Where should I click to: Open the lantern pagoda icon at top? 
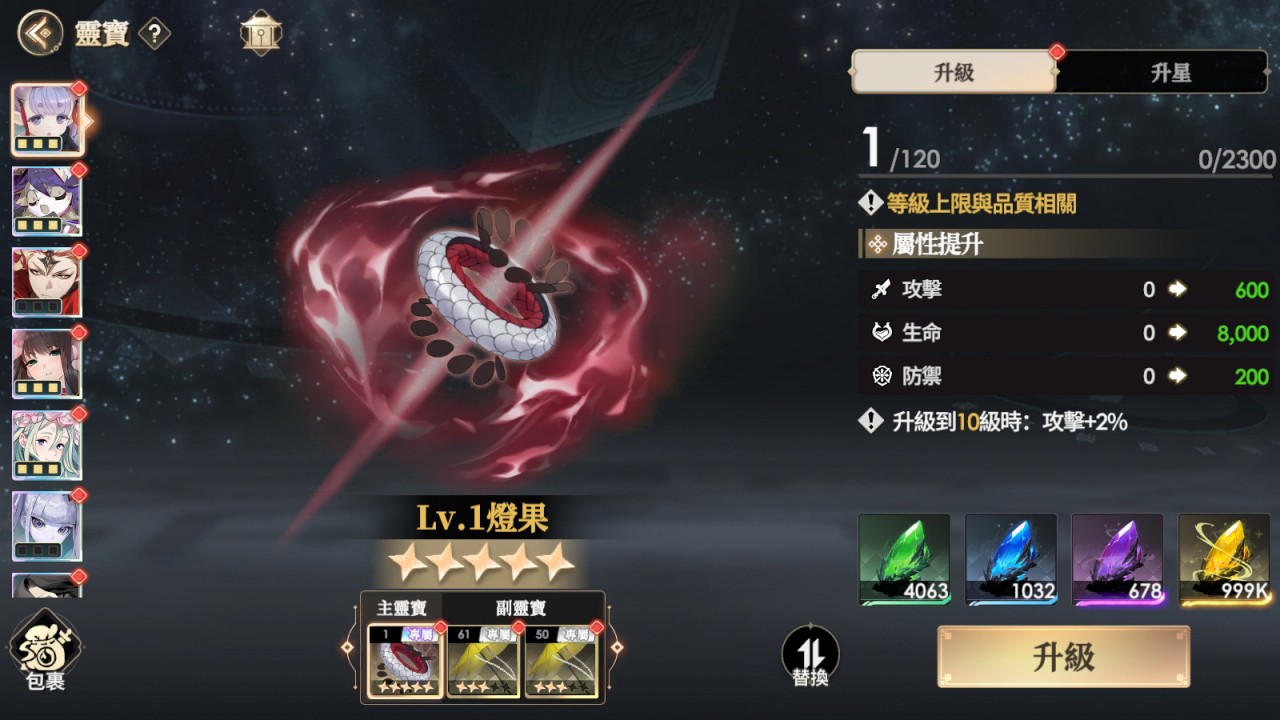click(260, 33)
